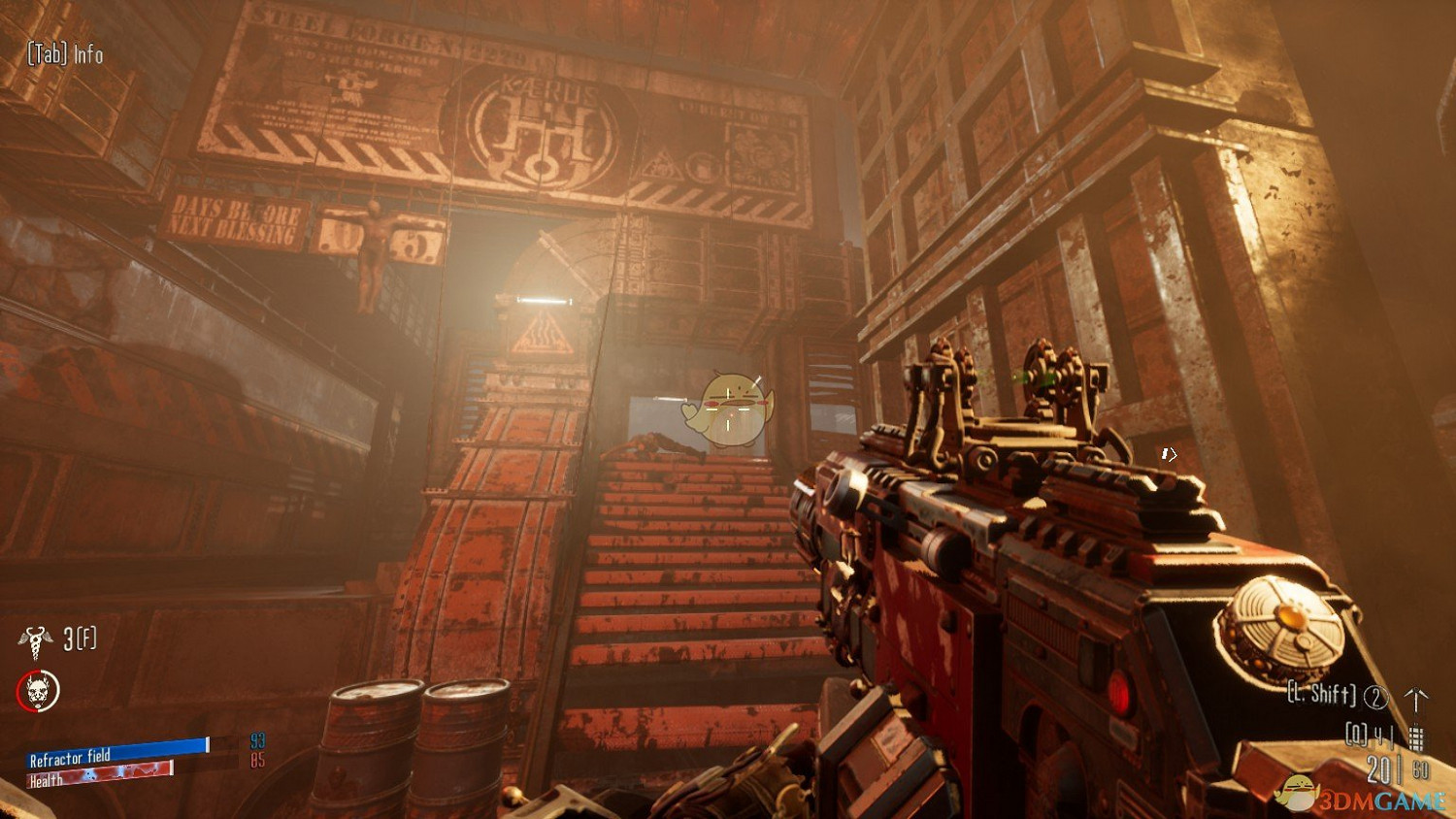This screenshot has height=819, width=1456.
Task: Select the winged medkit stim icon
Action: tap(36, 639)
